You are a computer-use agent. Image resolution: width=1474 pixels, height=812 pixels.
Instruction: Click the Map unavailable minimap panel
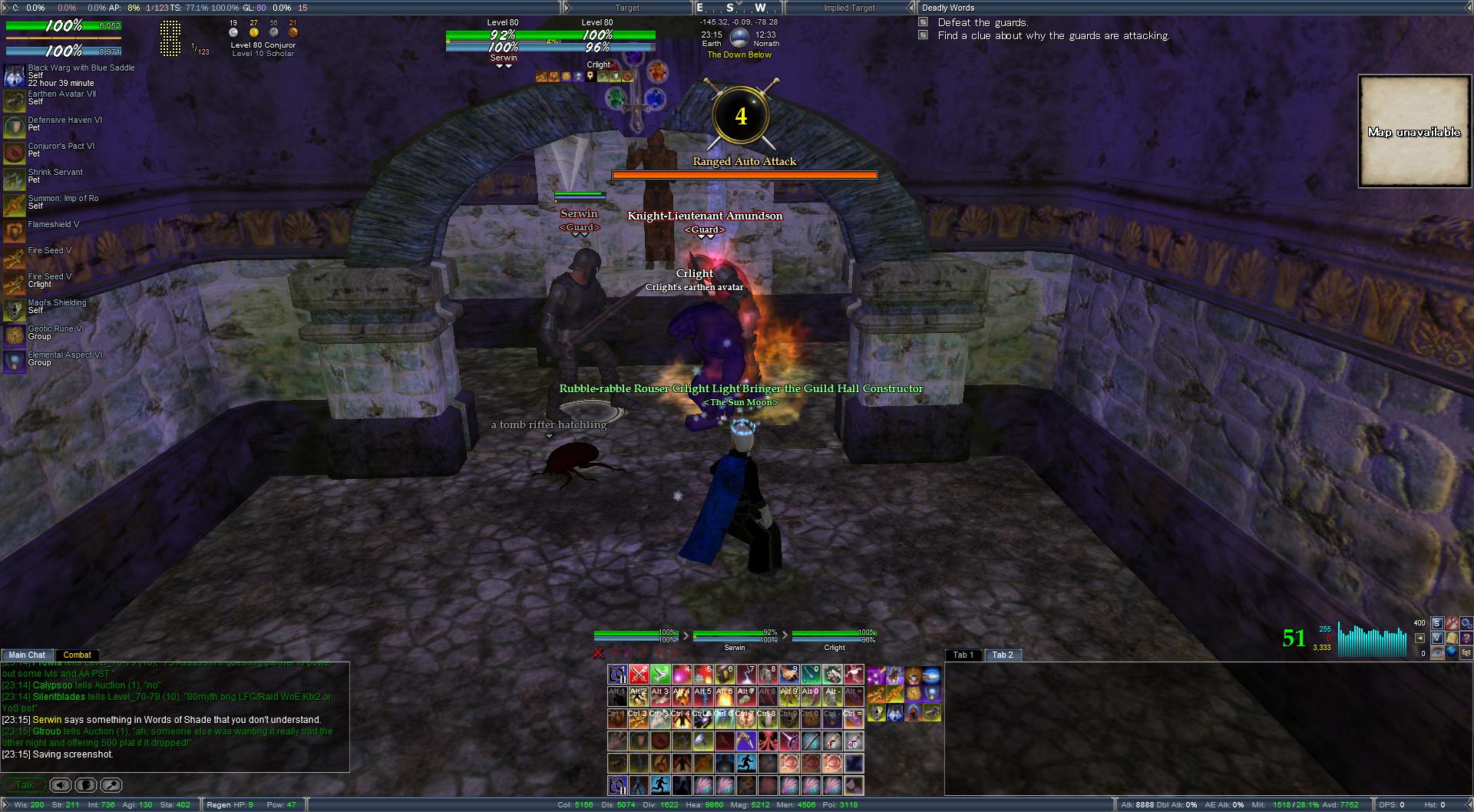pyautogui.click(x=1413, y=131)
